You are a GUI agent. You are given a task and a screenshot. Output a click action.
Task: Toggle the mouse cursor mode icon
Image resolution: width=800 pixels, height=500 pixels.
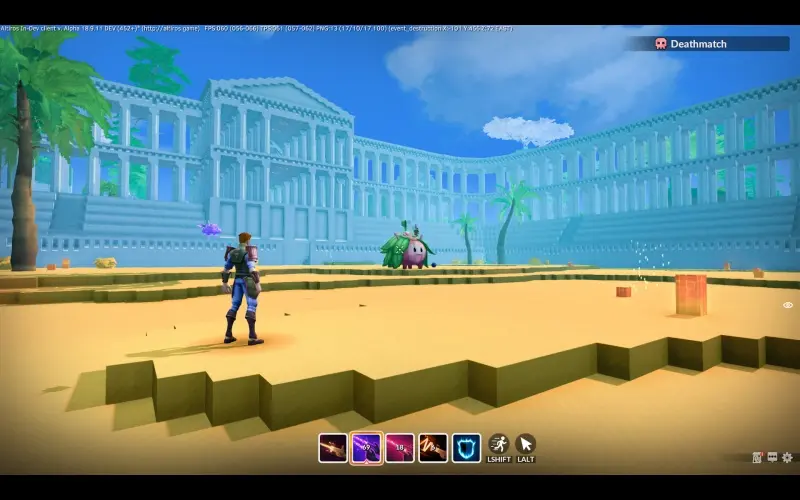pos(525,444)
